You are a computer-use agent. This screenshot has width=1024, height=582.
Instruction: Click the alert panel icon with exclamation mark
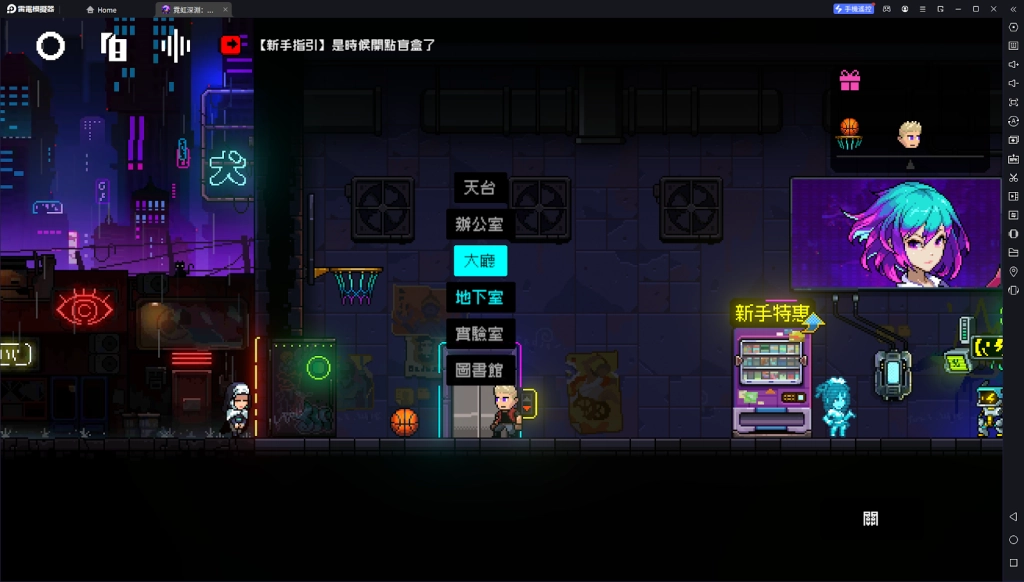point(114,46)
